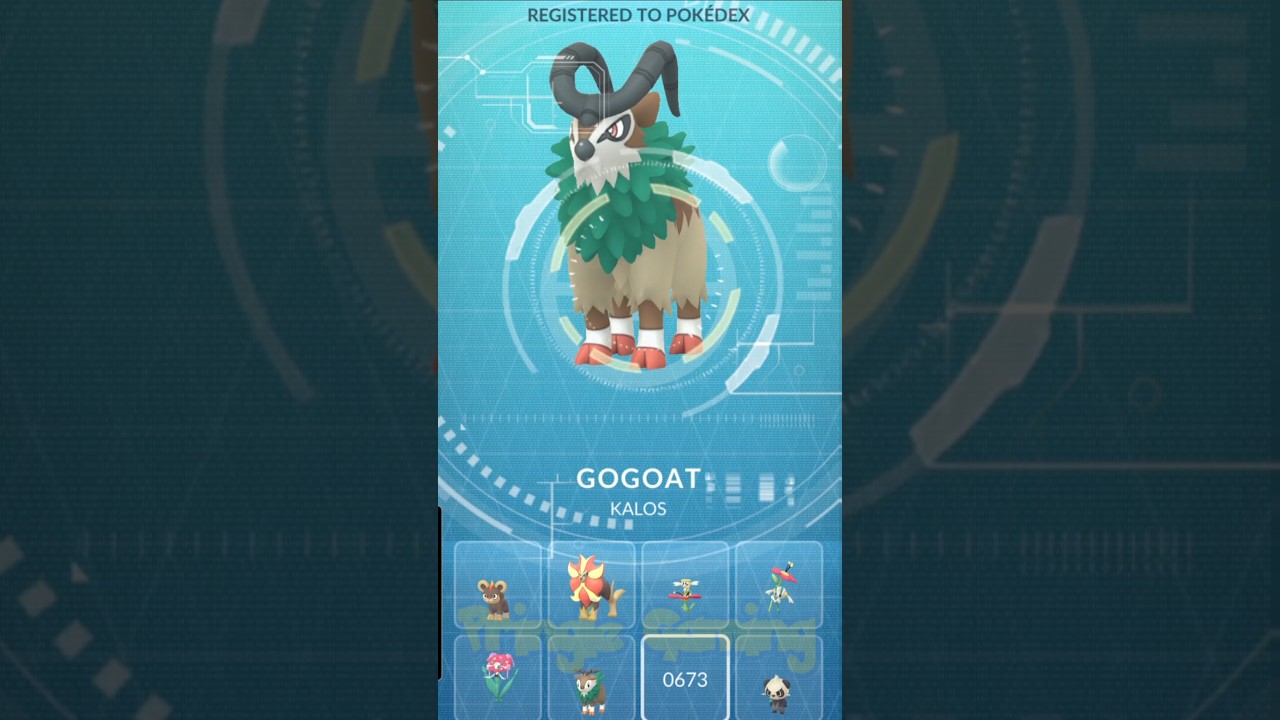The width and height of the screenshot is (1280, 720).
Task: Tap the KALOS region label
Action: click(x=638, y=509)
